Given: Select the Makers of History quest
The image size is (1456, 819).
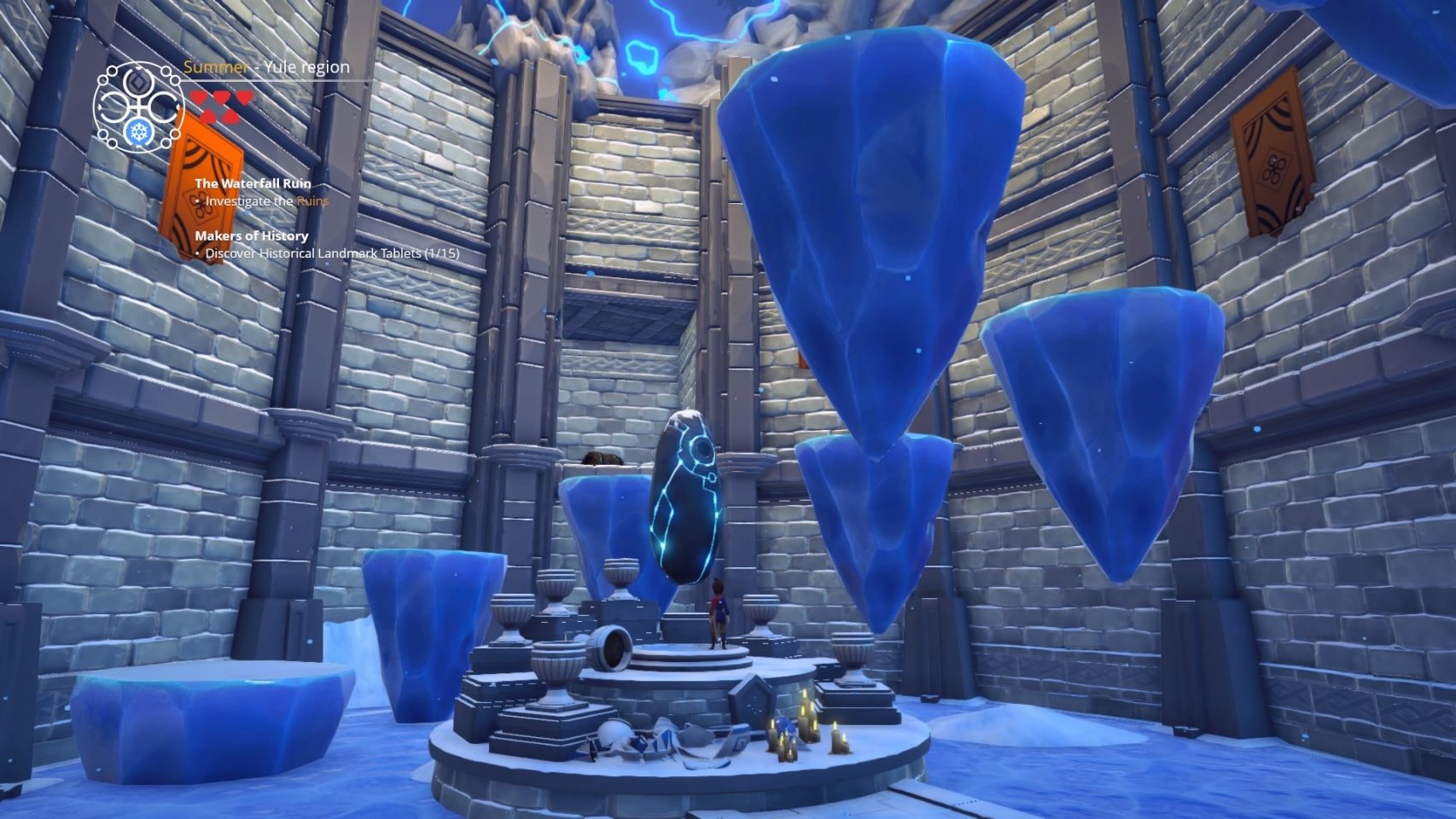Looking at the screenshot, I should click(x=251, y=235).
